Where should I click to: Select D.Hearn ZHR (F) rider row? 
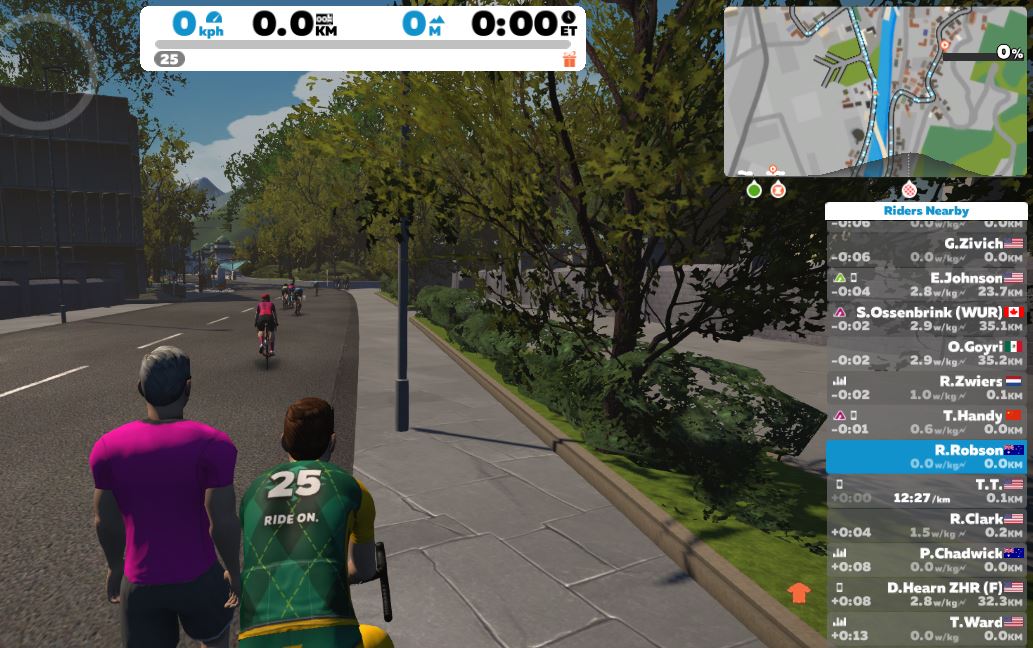tap(926, 594)
